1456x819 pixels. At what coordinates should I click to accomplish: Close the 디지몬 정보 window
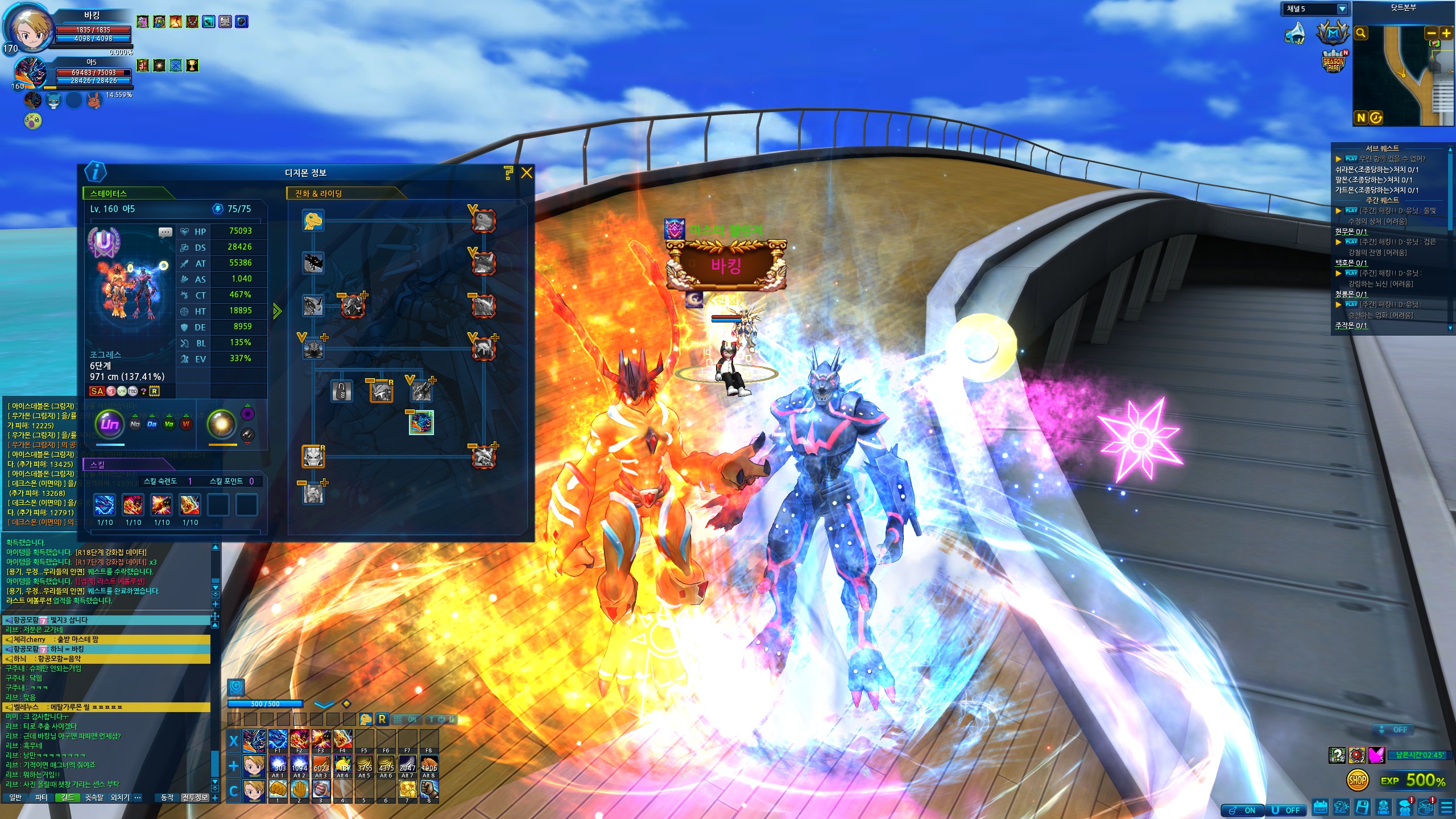tap(527, 173)
